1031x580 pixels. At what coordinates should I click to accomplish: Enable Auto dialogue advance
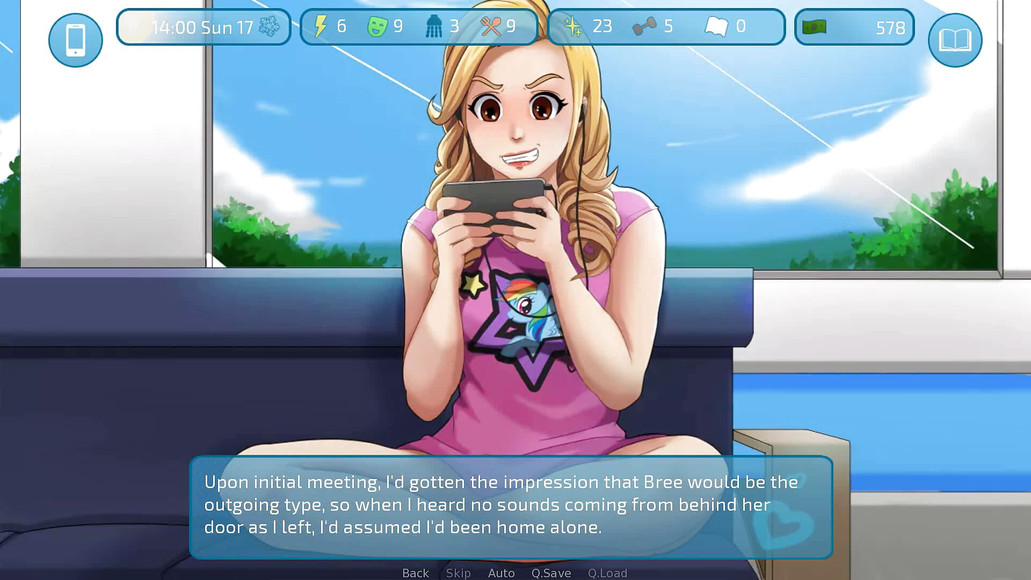501,573
